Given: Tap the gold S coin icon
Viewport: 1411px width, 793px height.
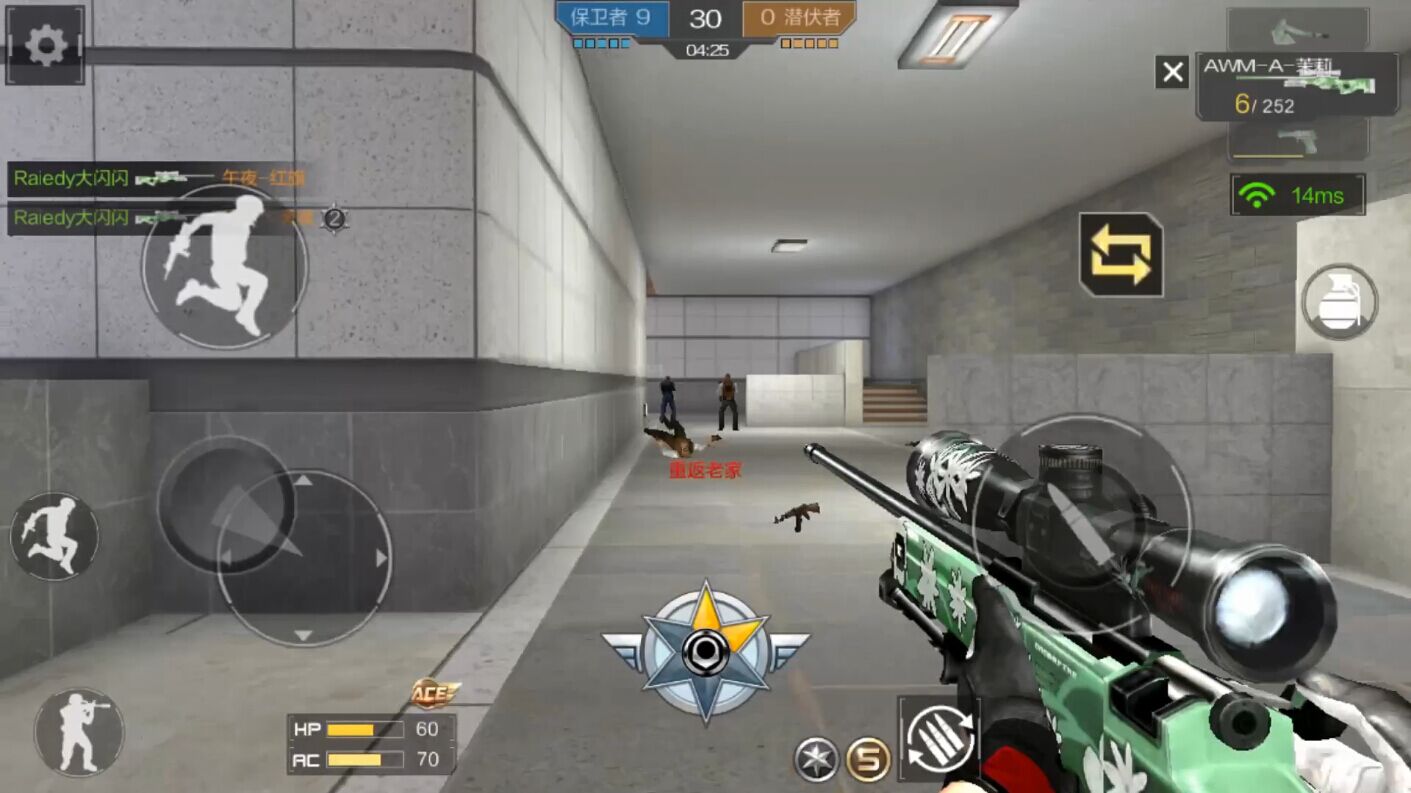Looking at the screenshot, I should point(868,760).
